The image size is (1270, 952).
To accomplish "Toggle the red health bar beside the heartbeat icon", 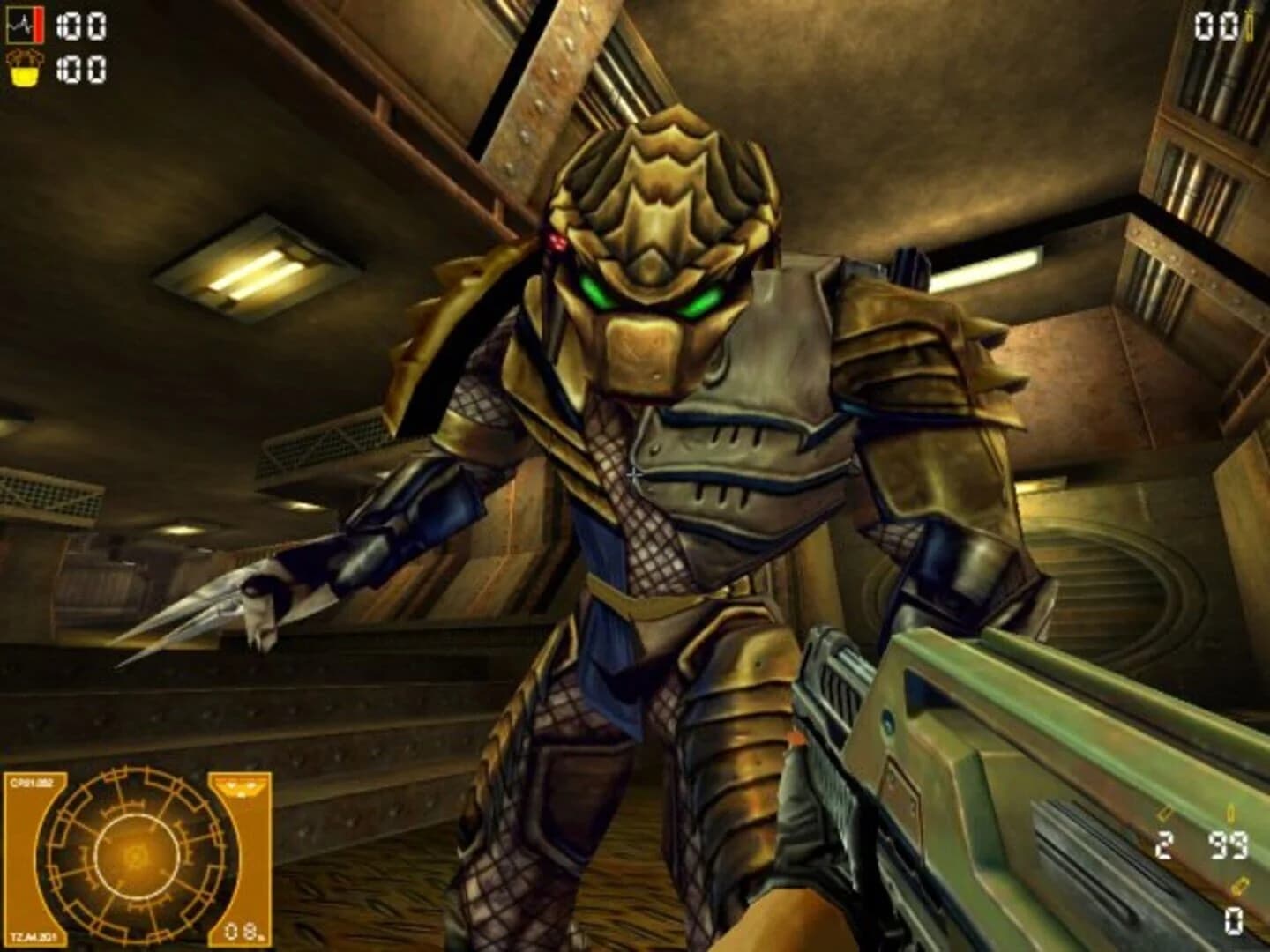I will (x=37, y=23).
